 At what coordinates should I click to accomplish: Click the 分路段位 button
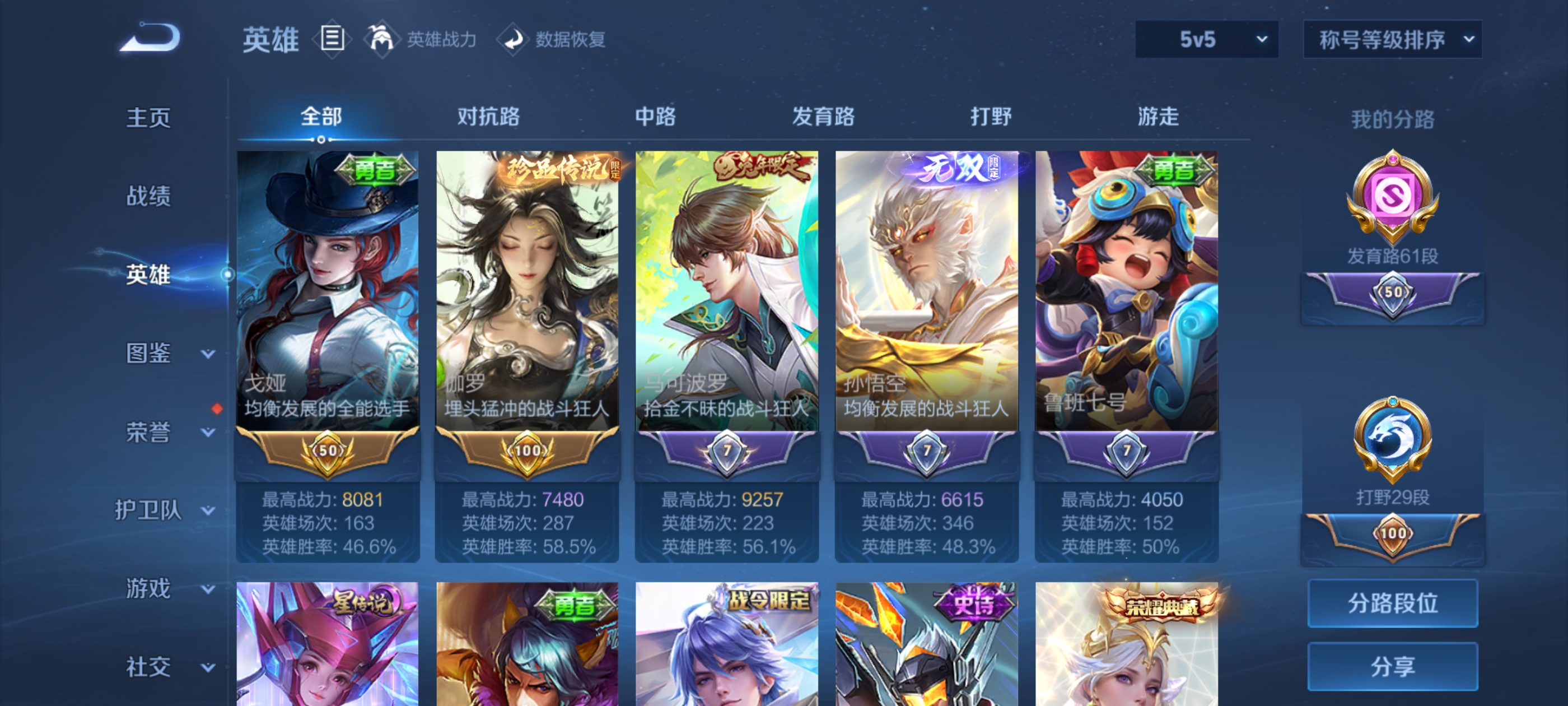point(1393,604)
